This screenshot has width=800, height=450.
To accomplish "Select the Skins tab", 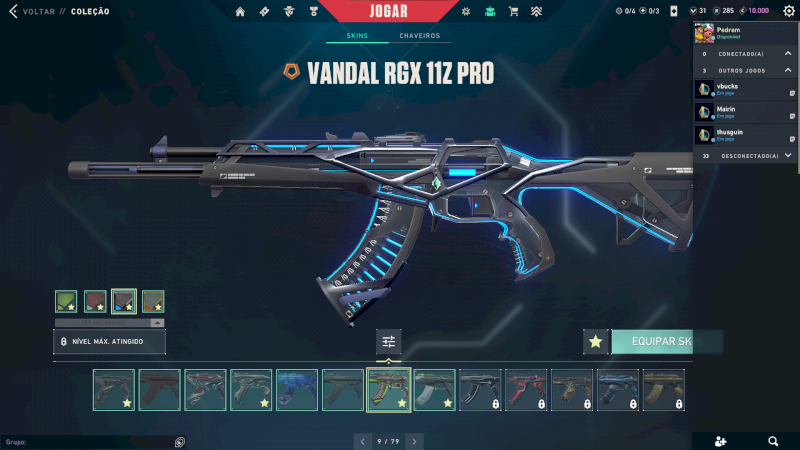I will (357, 36).
